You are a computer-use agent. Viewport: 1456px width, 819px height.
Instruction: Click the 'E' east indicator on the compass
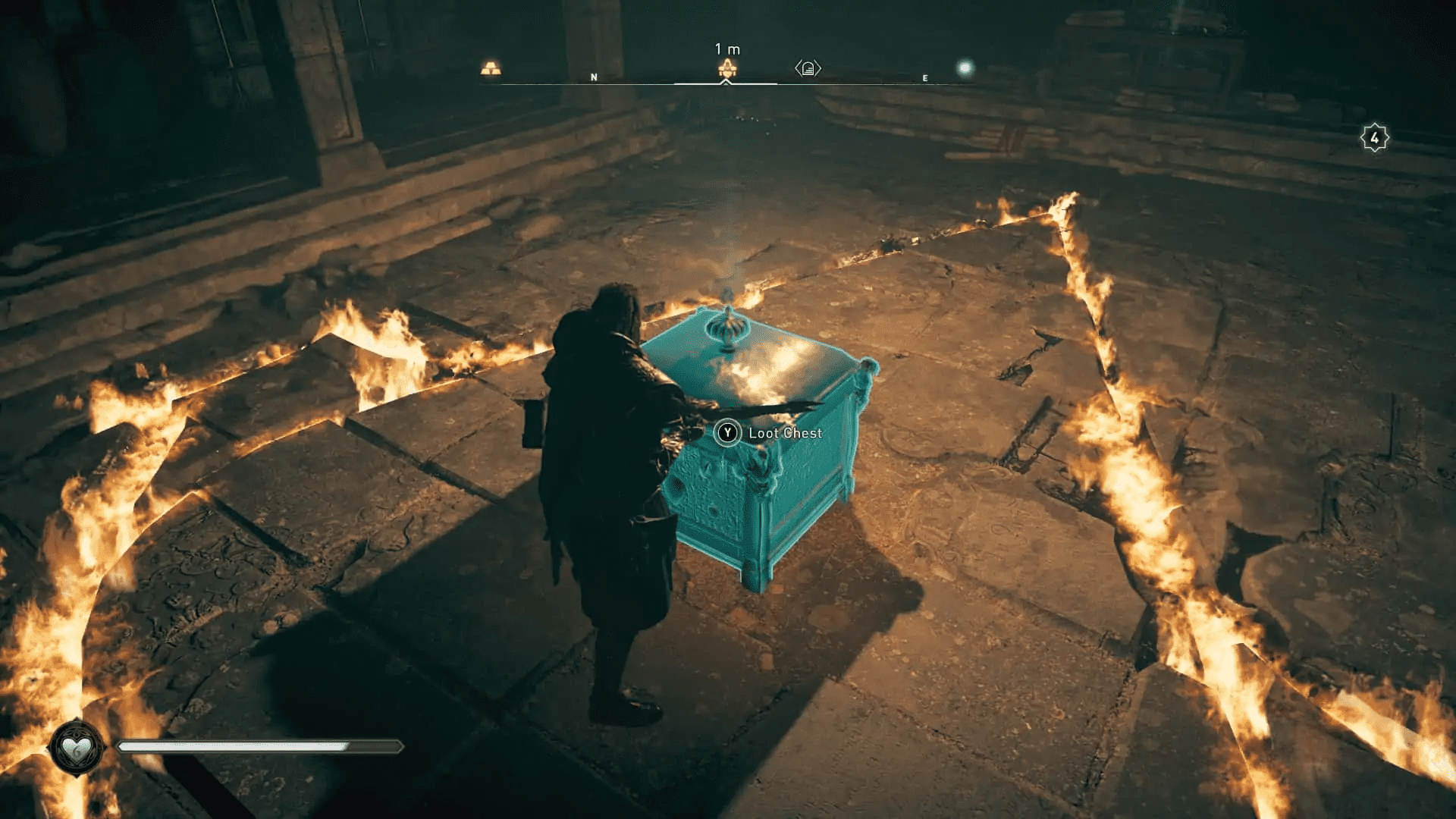tap(924, 77)
